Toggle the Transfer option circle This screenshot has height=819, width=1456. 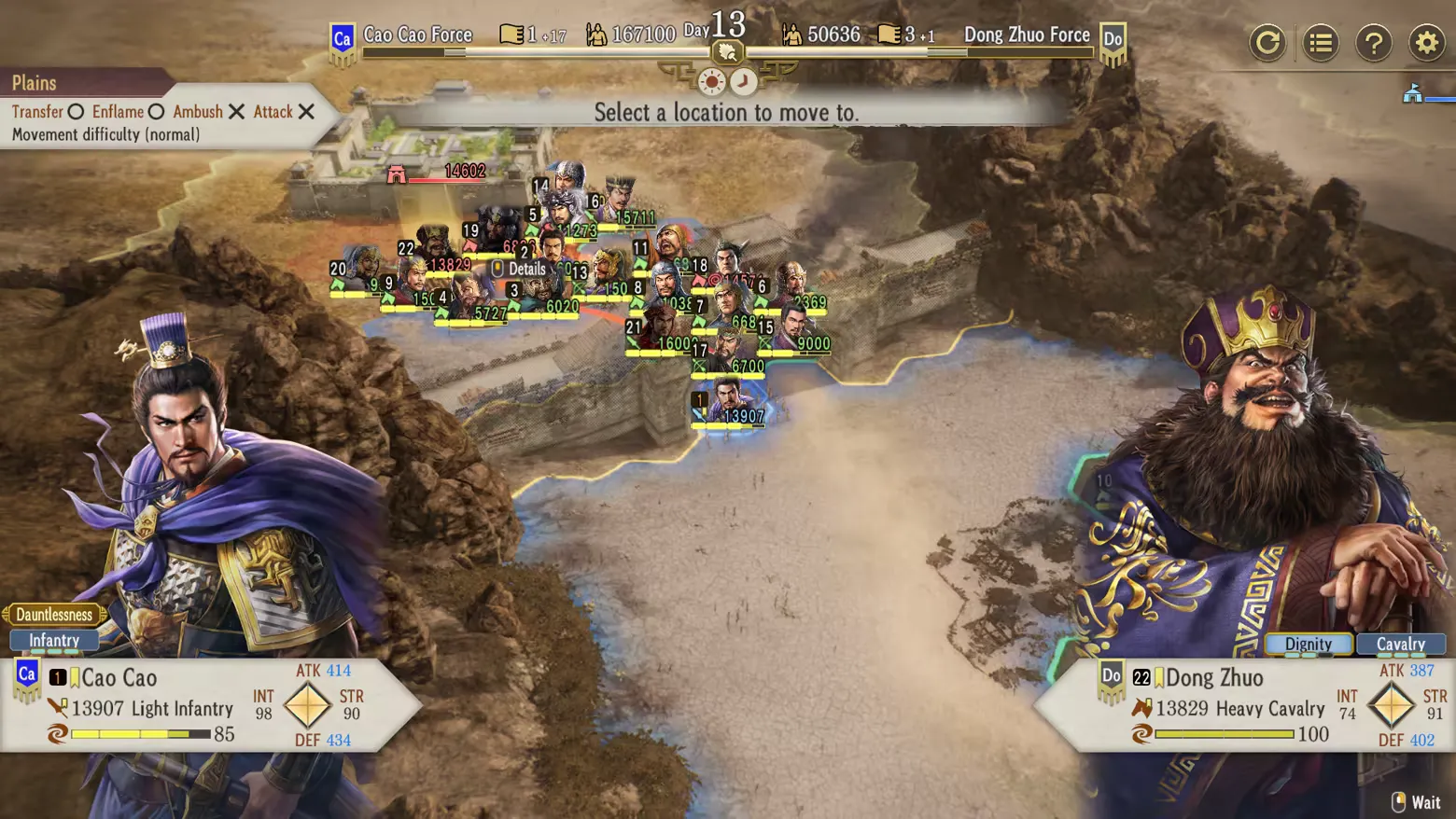point(76,112)
